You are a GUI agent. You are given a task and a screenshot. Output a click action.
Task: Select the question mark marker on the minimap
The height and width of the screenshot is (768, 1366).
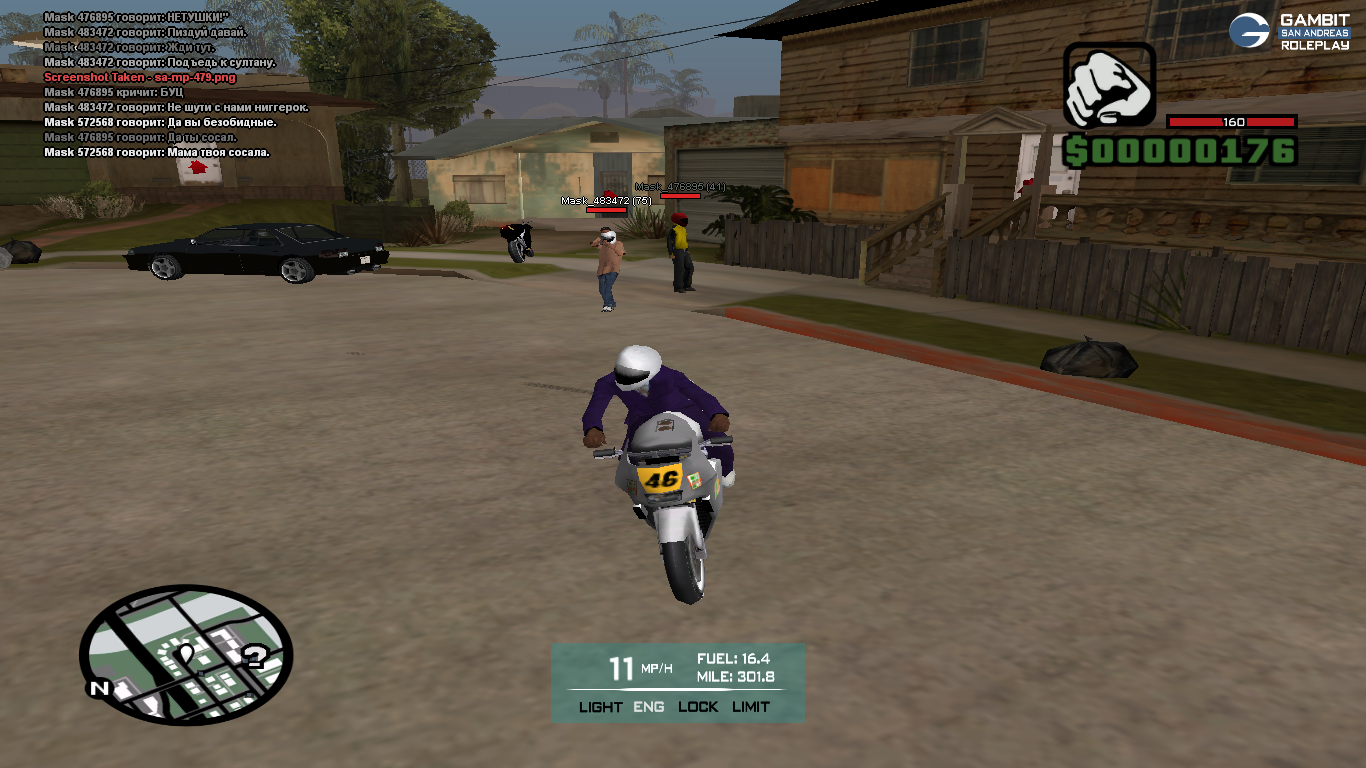[x=255, y=656]
